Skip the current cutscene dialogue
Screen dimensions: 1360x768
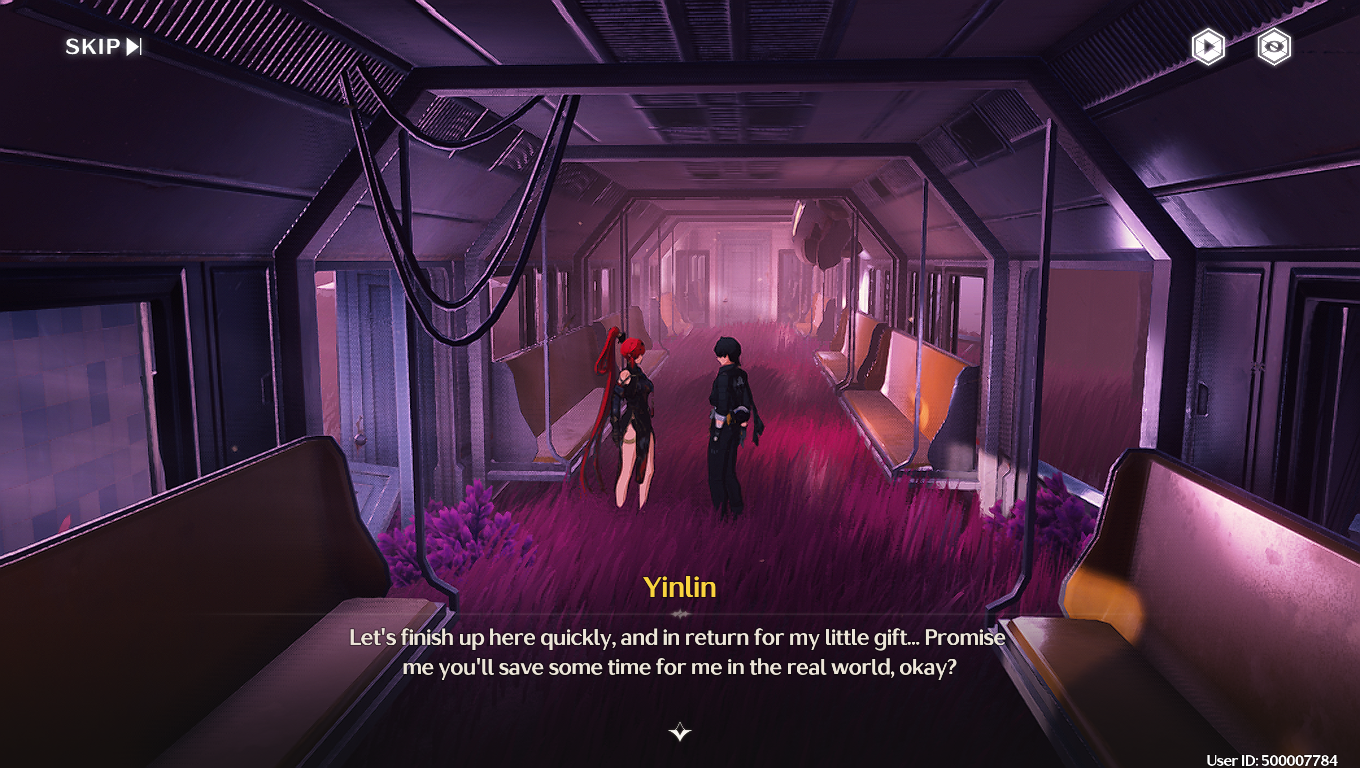(104, 47)
